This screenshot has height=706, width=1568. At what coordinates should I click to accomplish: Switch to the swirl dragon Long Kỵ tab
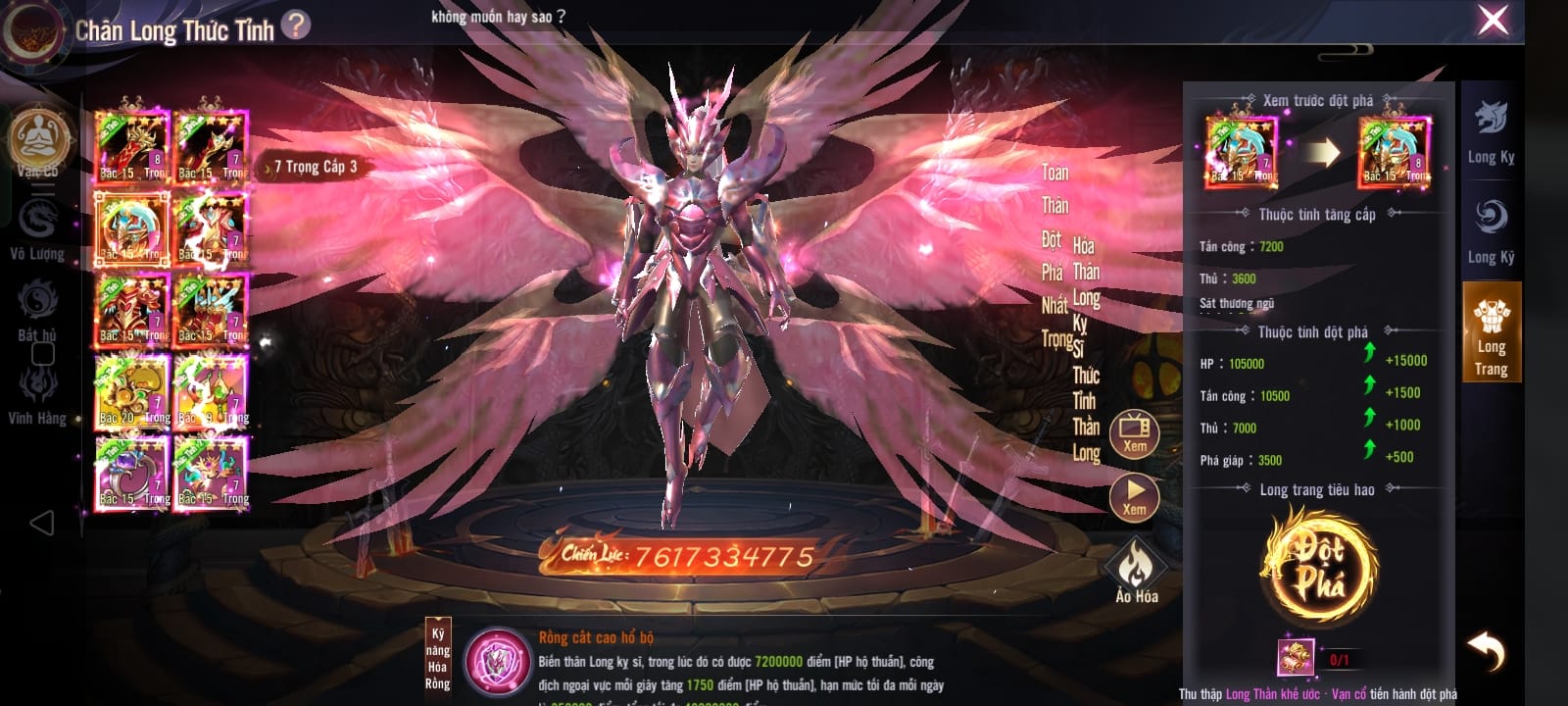pos(1491,229)
